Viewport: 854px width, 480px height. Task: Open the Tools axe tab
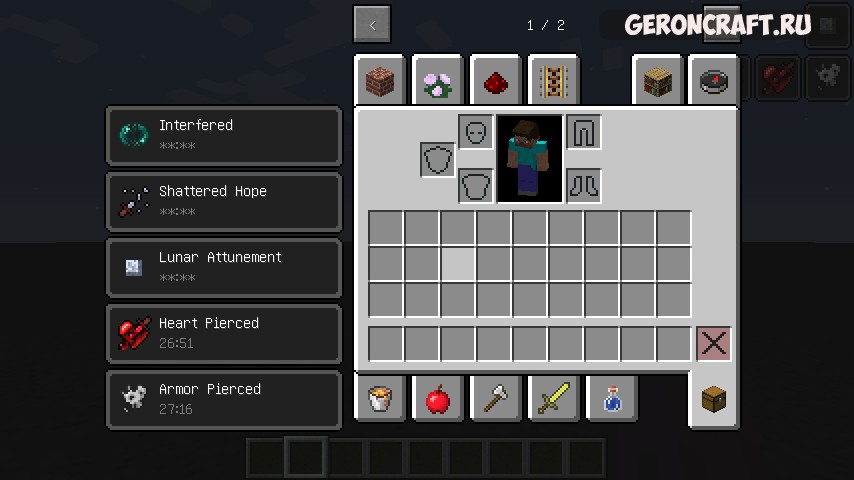pyautogui.click(x=495, y=399)
